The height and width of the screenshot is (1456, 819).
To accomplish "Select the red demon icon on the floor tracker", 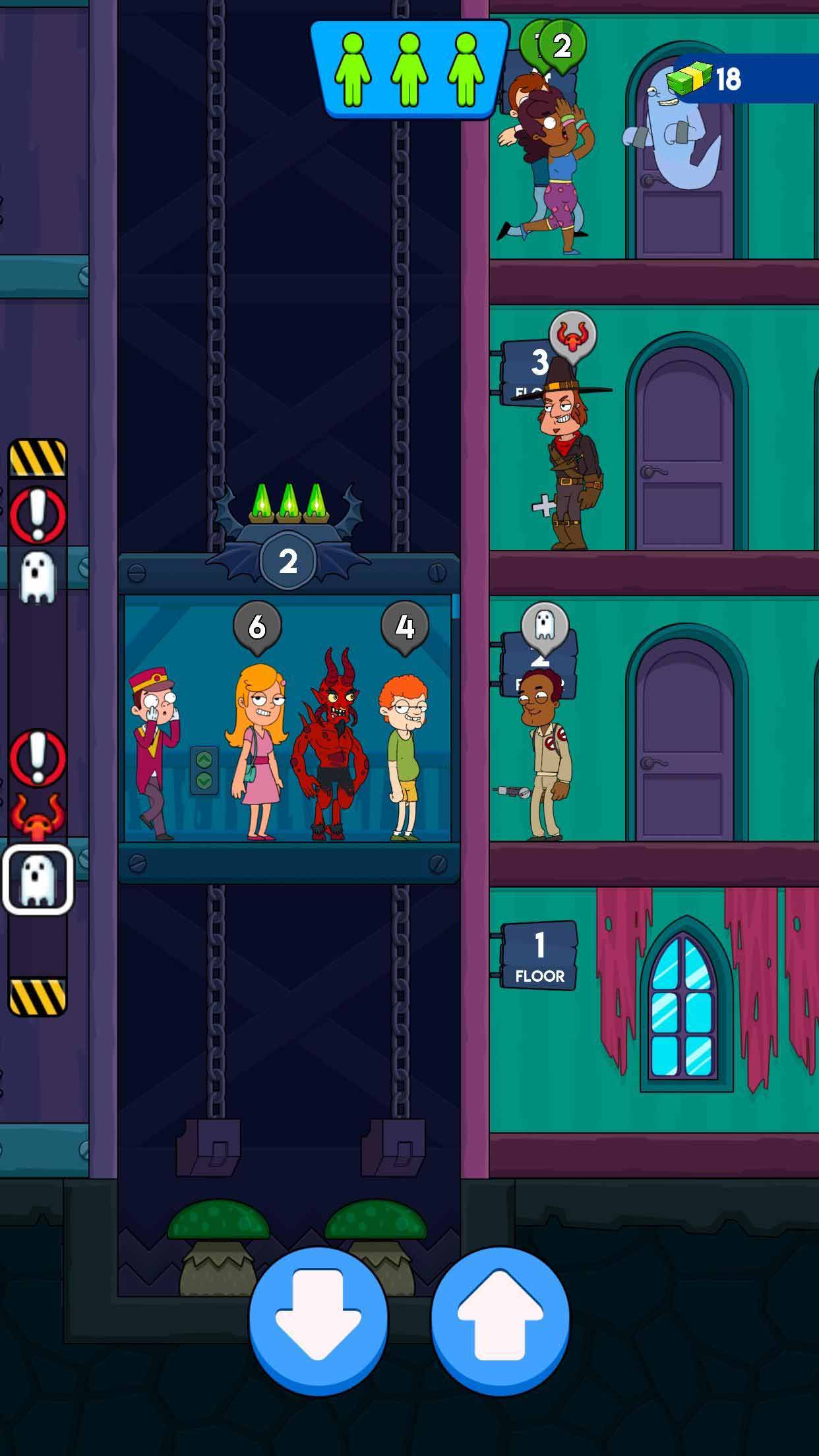I will click(x=38, y=815).
